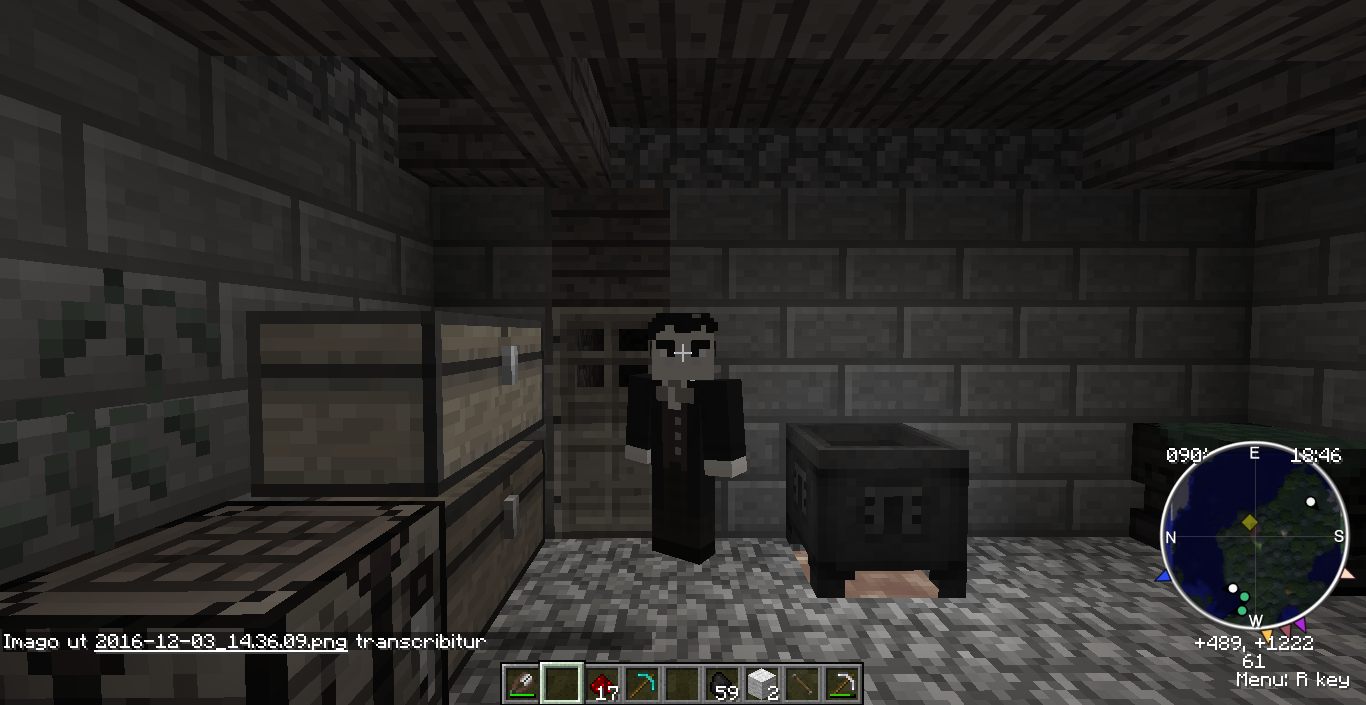
Task: Click the blue waypoint arrow on minimap edge
Action: (x=1163, y=577)
